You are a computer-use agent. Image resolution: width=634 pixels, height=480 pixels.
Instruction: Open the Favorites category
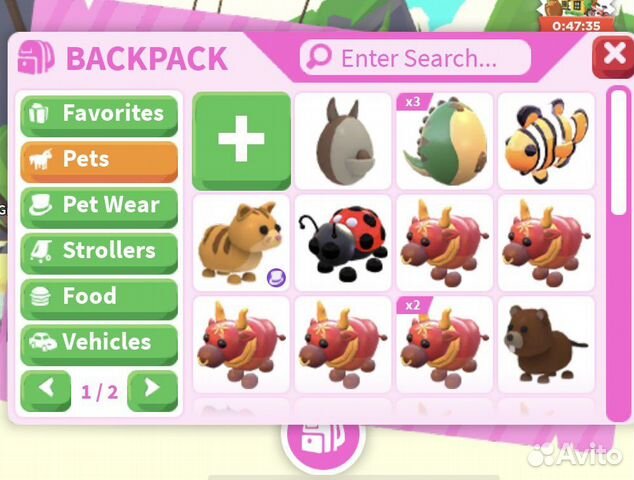99,114
